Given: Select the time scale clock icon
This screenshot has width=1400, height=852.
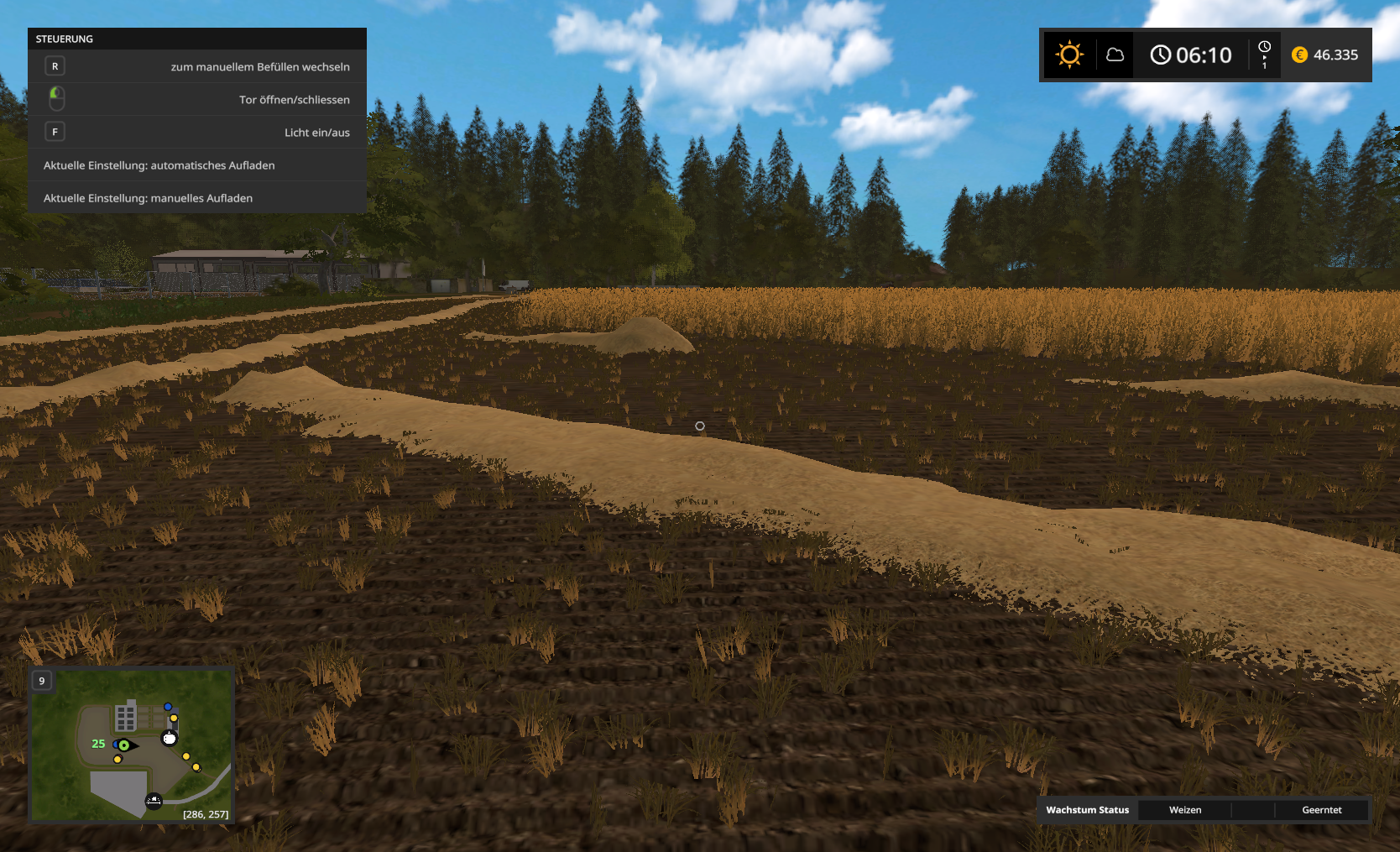Looking at the screenshot, I should (1264, 55).
